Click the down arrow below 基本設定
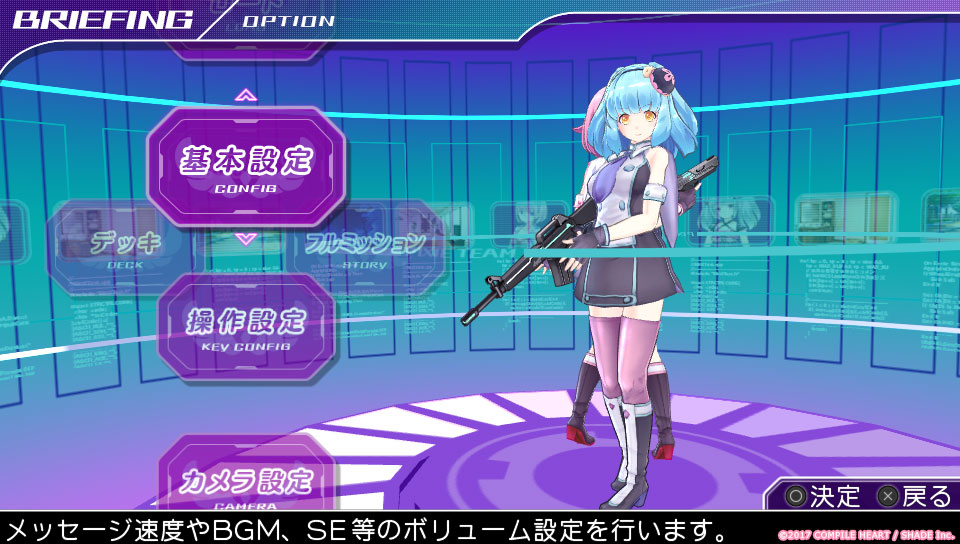 (246, 240)
